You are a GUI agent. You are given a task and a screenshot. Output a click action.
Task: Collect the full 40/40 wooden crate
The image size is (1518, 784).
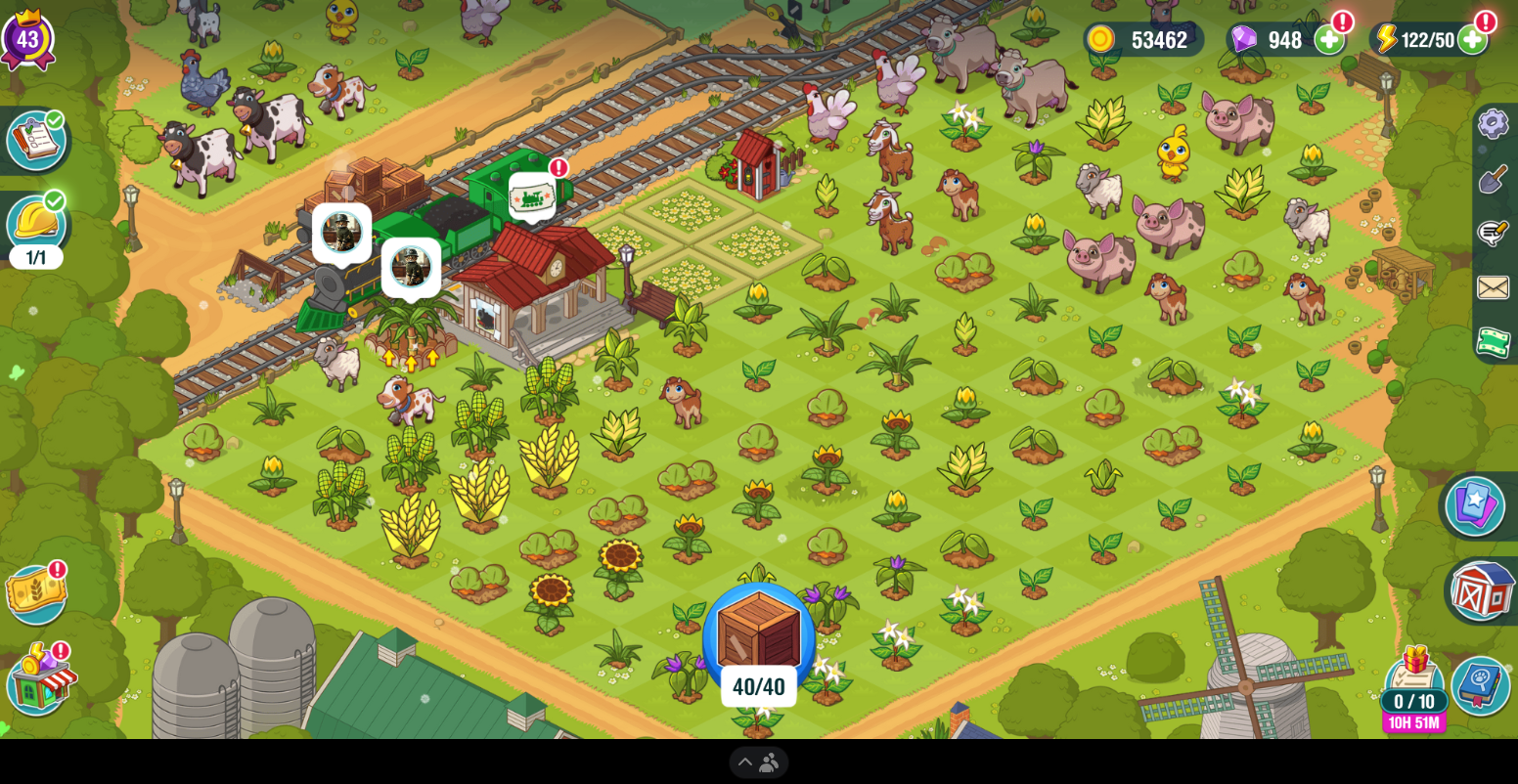point(758,637)
